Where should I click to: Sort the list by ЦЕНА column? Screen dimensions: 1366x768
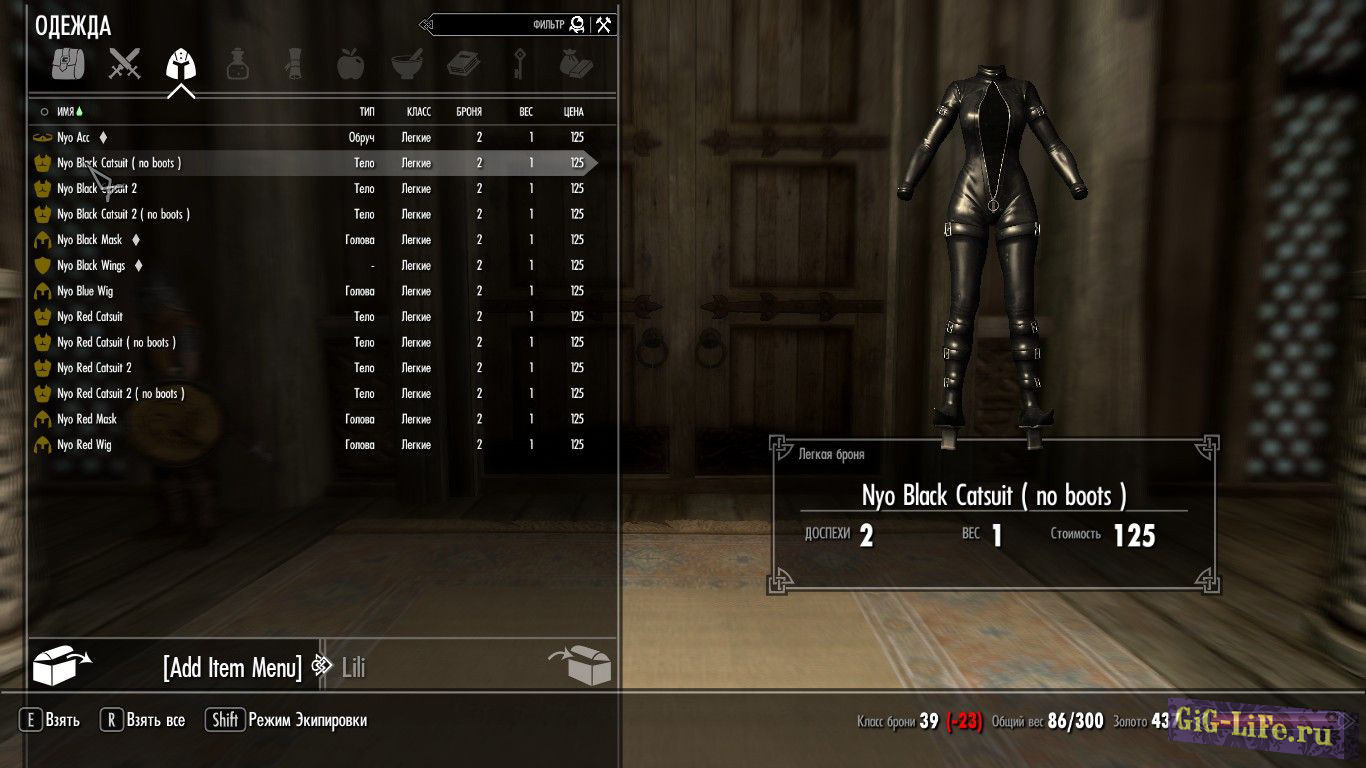tap(573, 112)
